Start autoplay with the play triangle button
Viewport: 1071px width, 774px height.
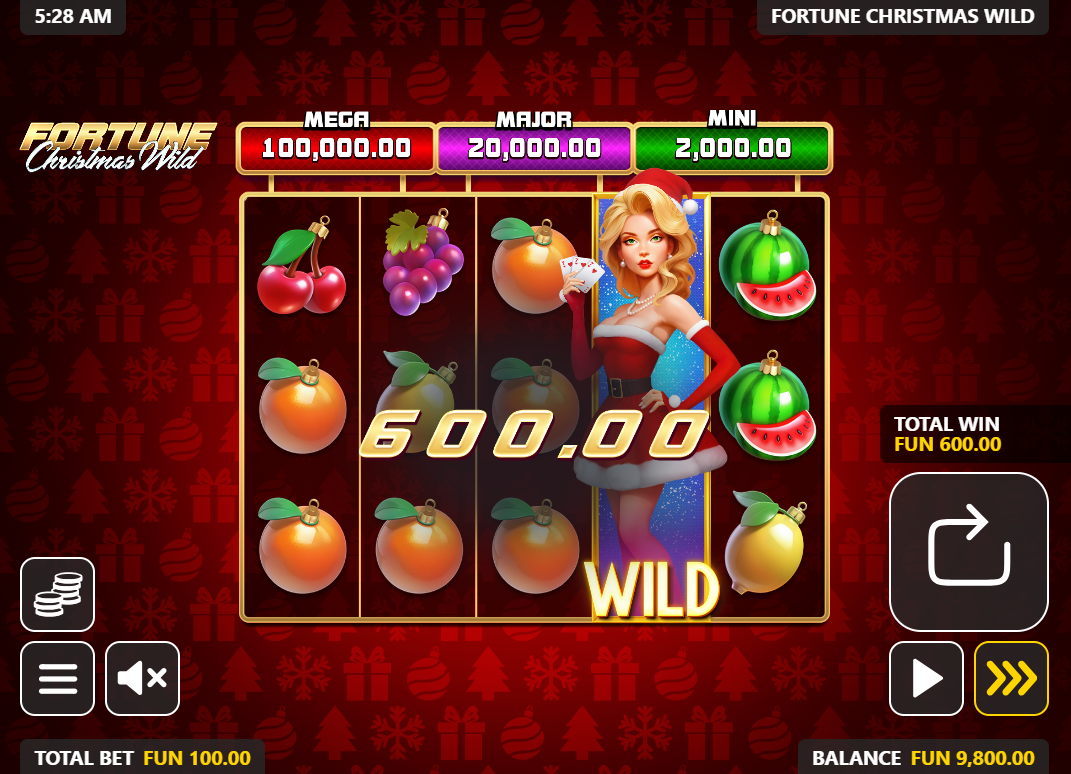[x=926, y=678]
